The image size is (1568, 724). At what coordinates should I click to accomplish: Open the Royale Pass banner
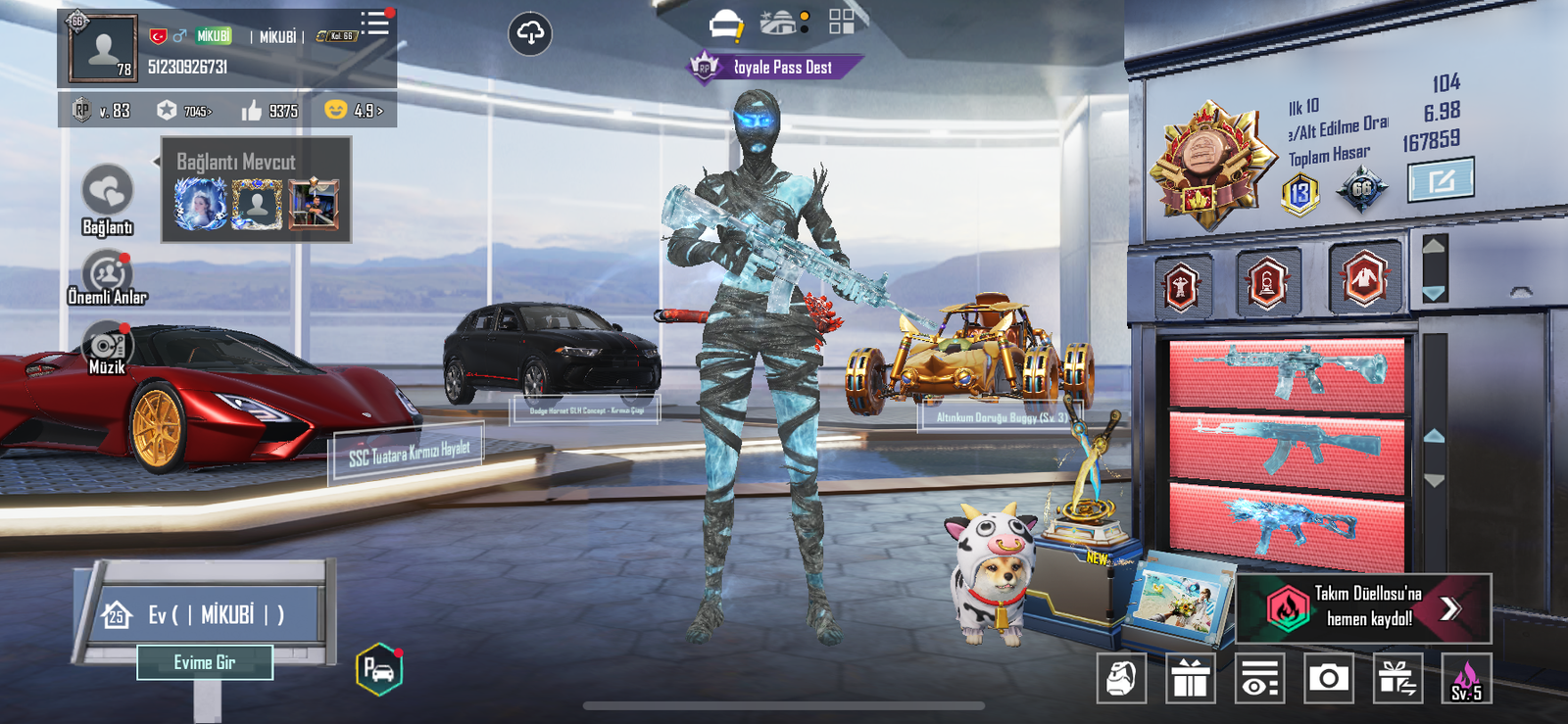pos(774,68)
